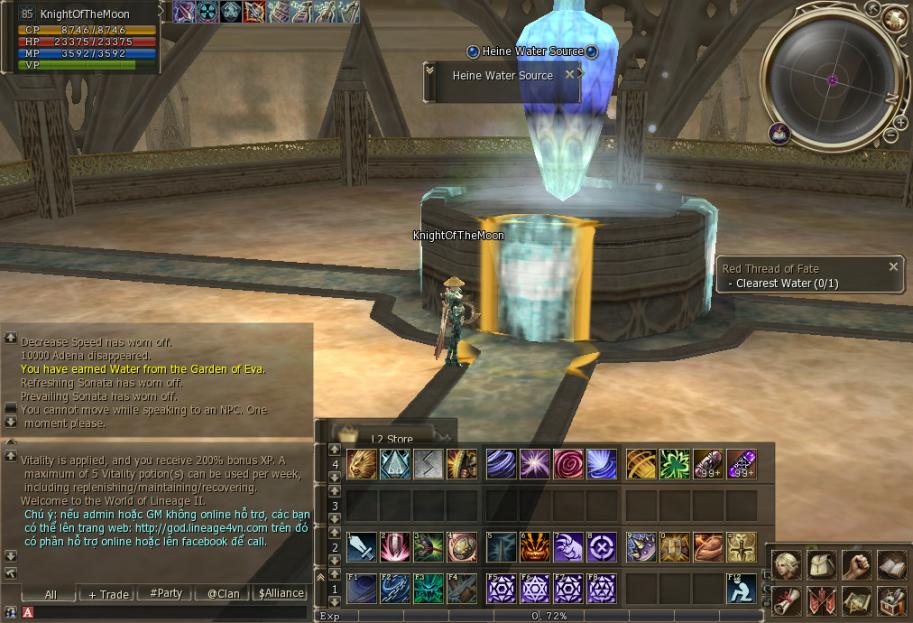Image resolution: width=913 pixels, height=623 pixels.
Task: Select the @Clan chat tab
Action: tap(222, 593)
